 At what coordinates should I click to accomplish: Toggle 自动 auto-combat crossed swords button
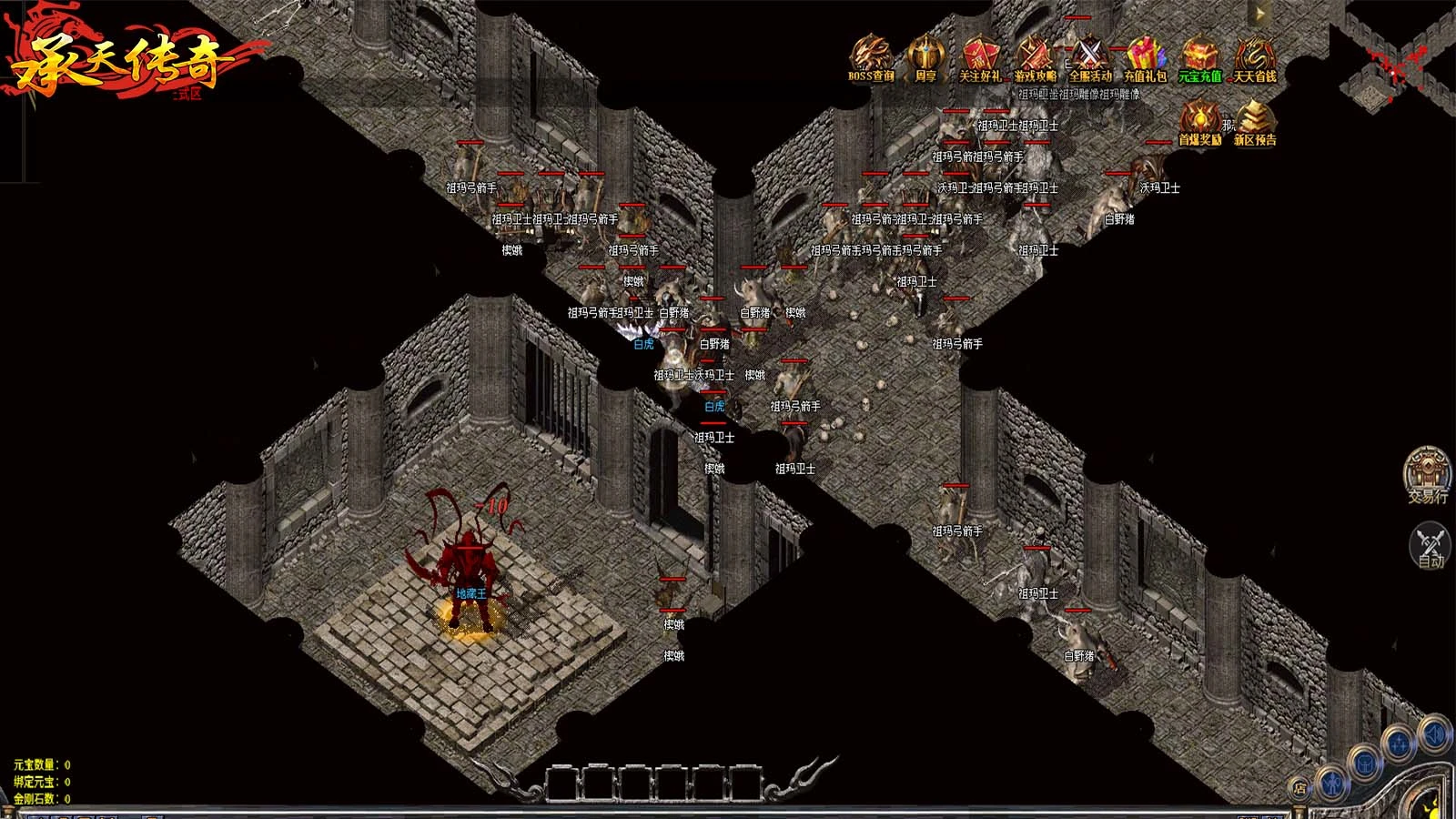coord(1431,544)
